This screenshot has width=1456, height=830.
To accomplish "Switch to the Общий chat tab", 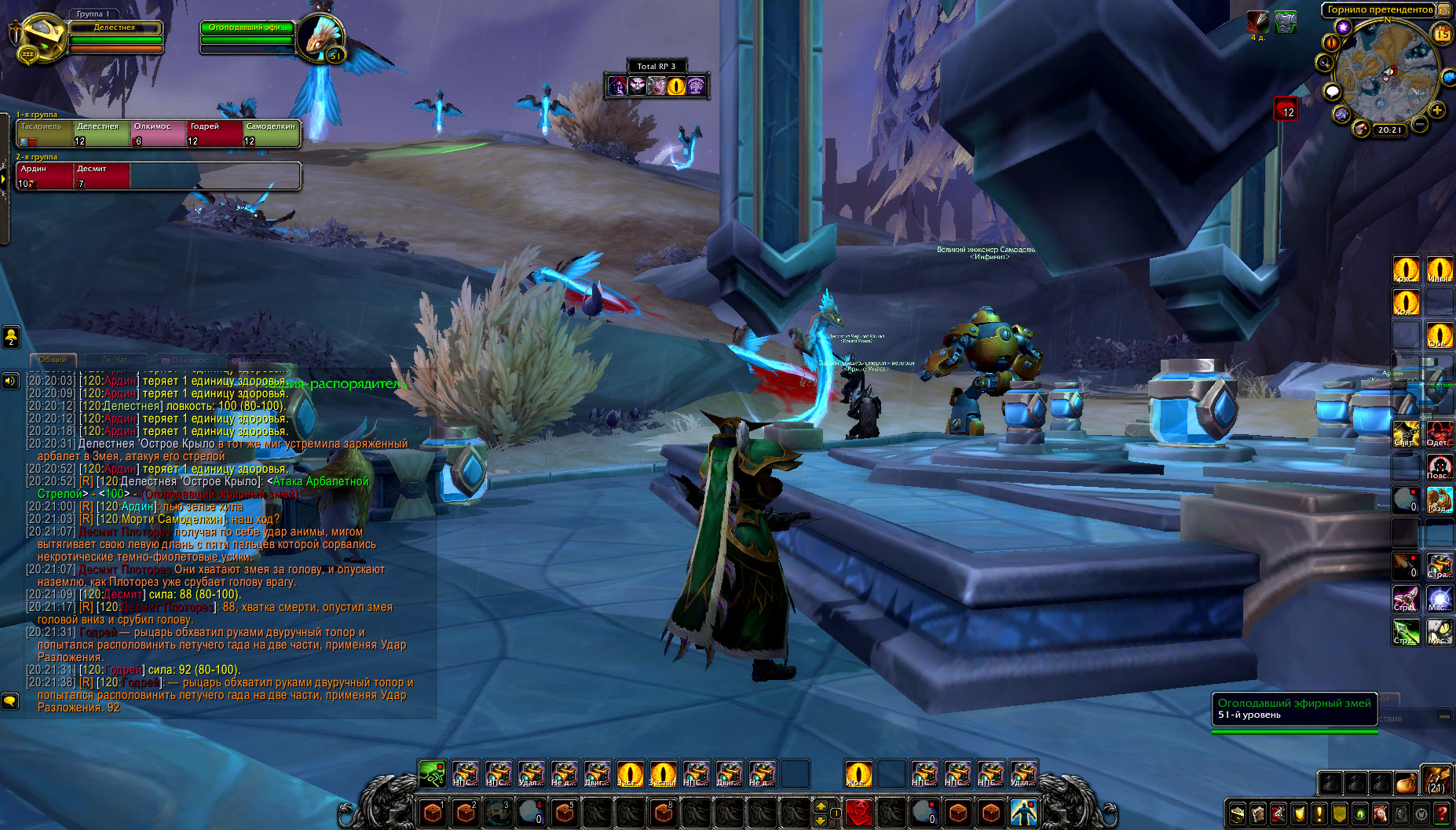I will pos(53,360).
